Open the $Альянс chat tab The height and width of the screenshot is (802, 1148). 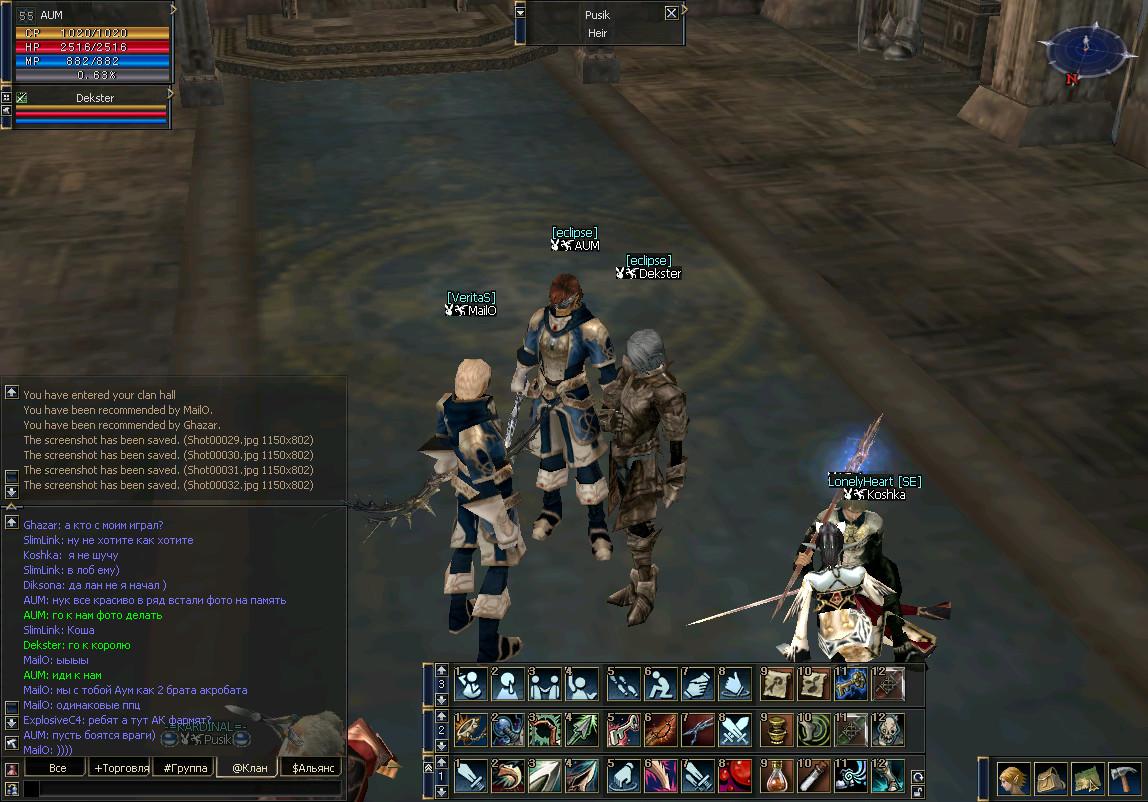(310, 768)
